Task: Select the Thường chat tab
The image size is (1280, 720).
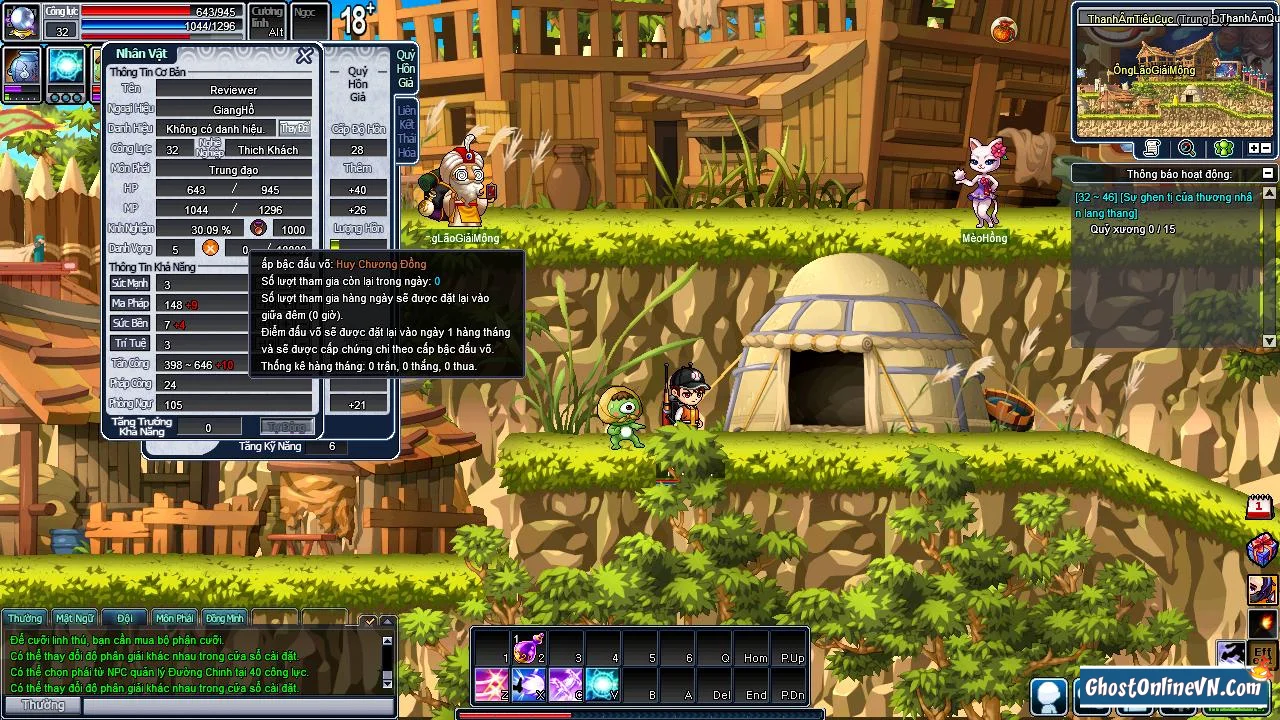Action: (25, 618)
